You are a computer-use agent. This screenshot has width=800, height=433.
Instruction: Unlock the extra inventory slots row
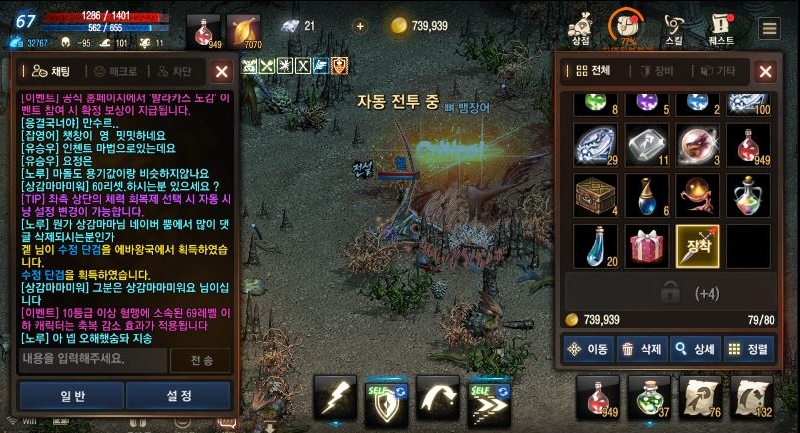(673, 293)
